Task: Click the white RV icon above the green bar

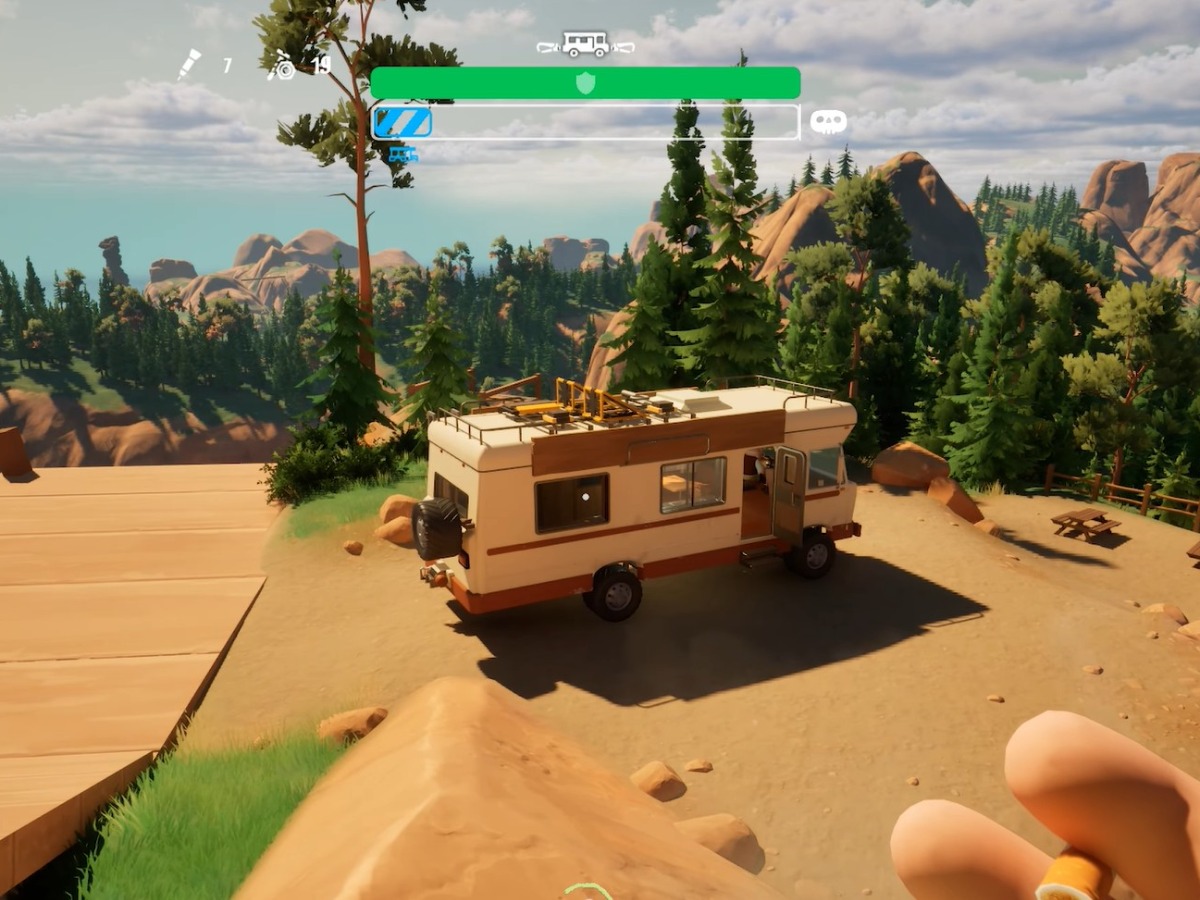Action: pyautogui.click(x=585, y=45)
